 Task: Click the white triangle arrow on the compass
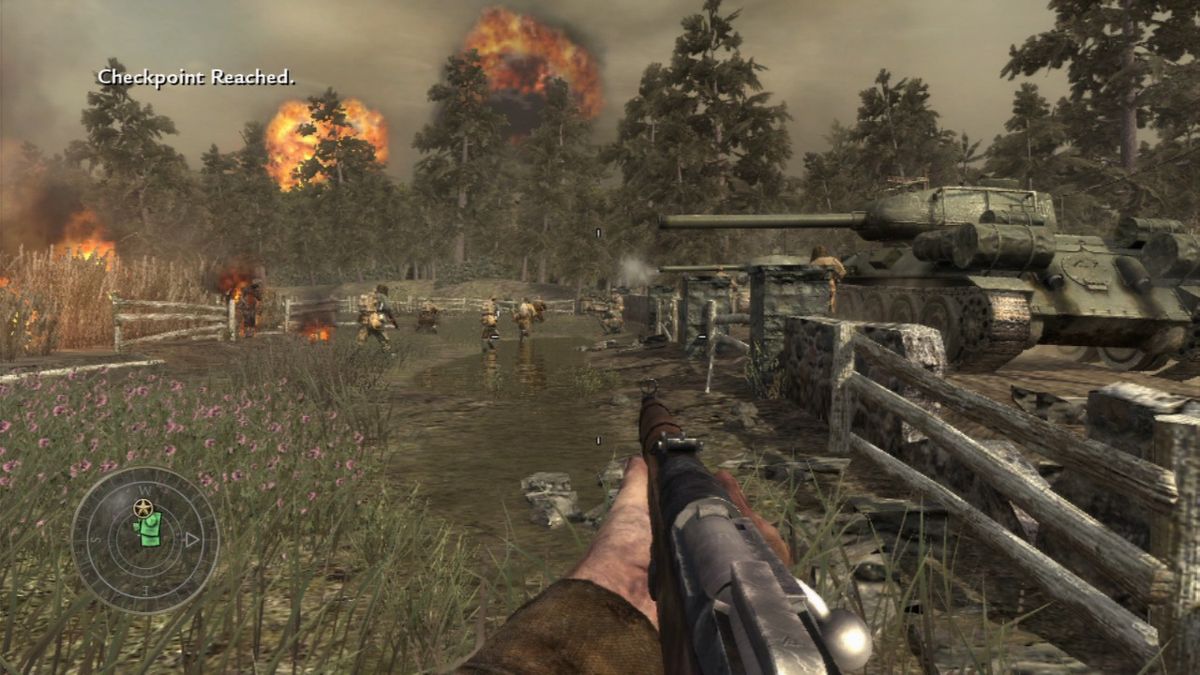click(193, 540)
